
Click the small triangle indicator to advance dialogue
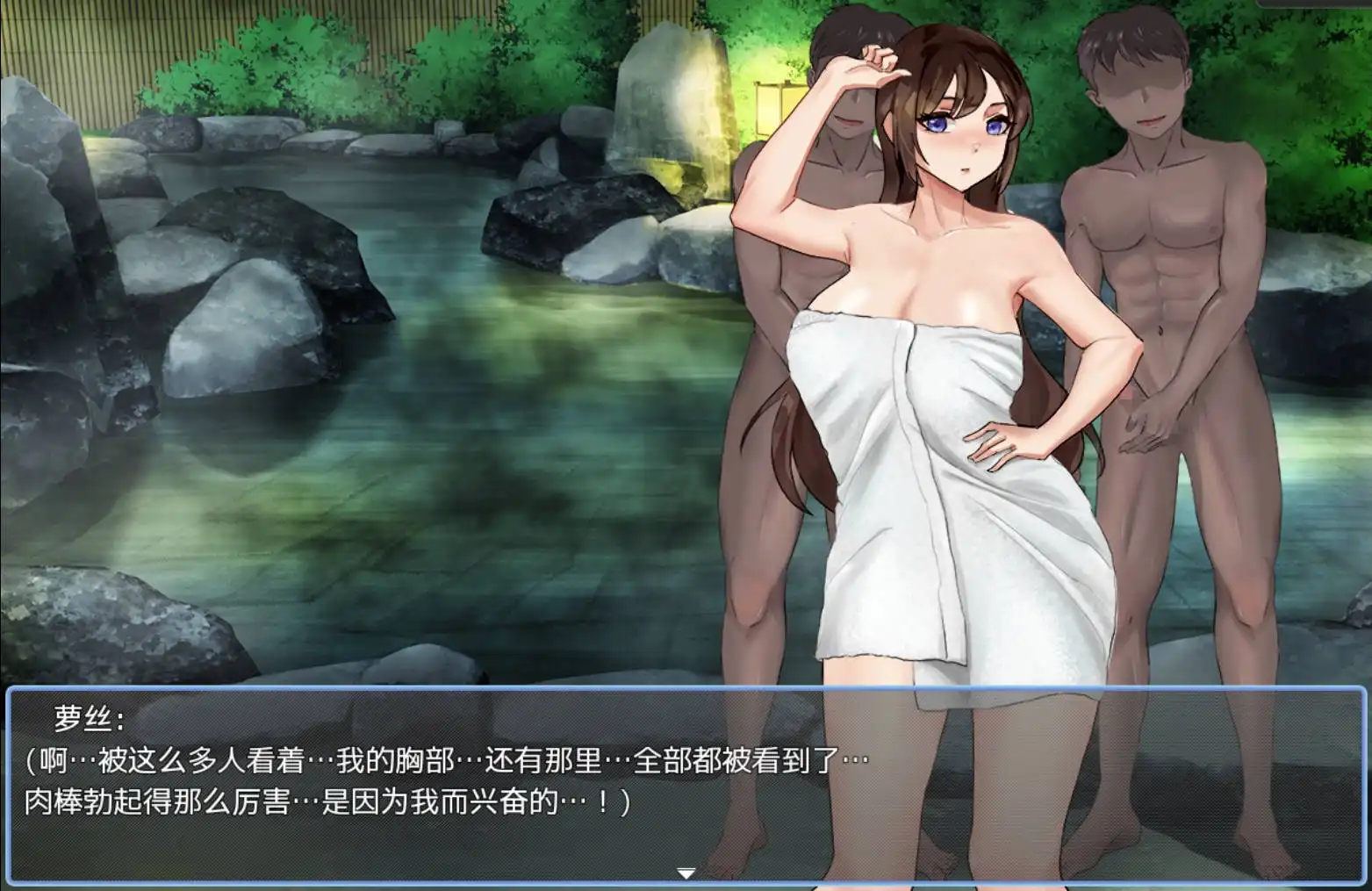tap(686, 873)
